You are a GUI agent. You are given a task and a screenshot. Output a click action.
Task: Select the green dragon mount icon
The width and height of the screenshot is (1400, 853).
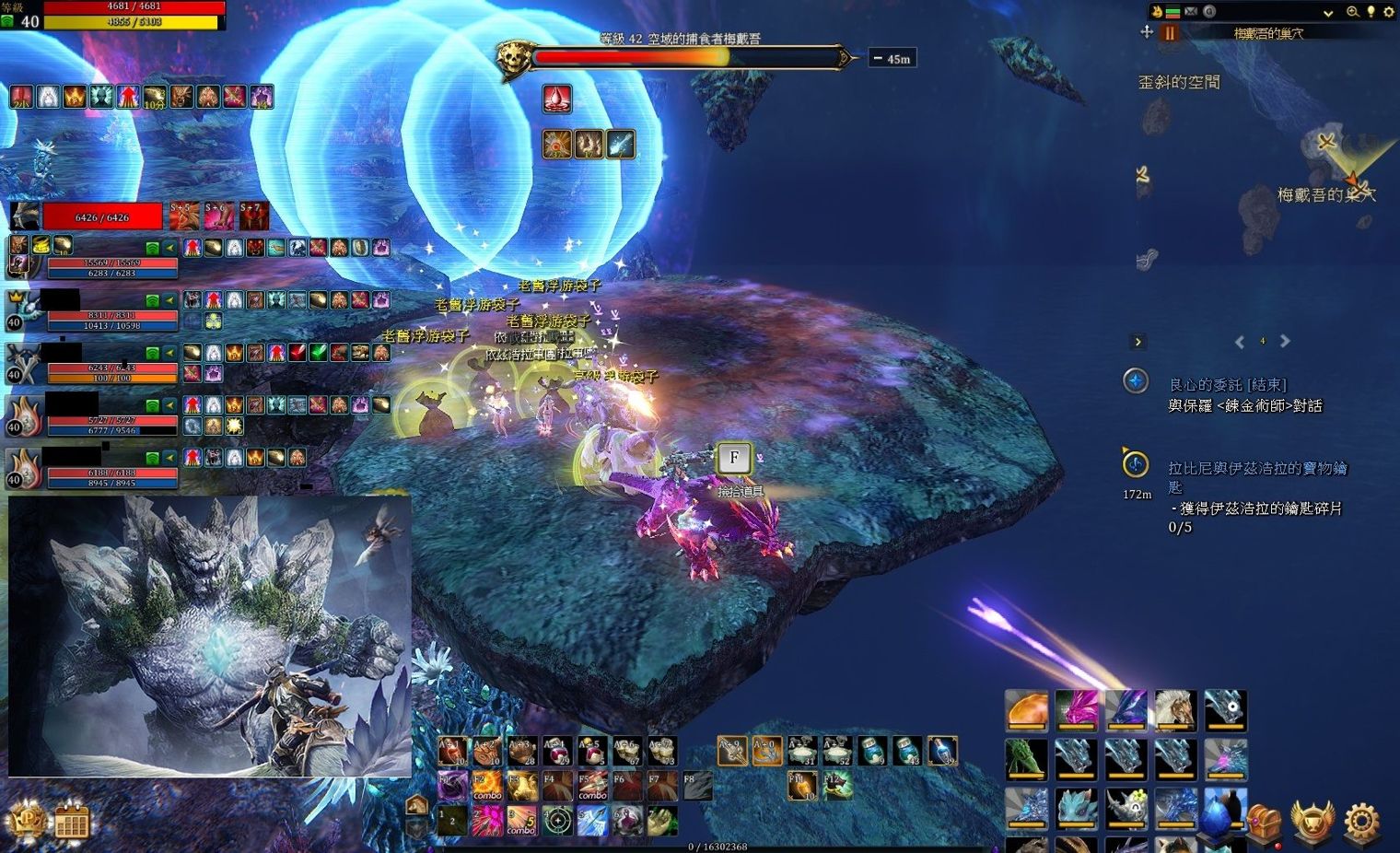click(x=1026, y=759)
